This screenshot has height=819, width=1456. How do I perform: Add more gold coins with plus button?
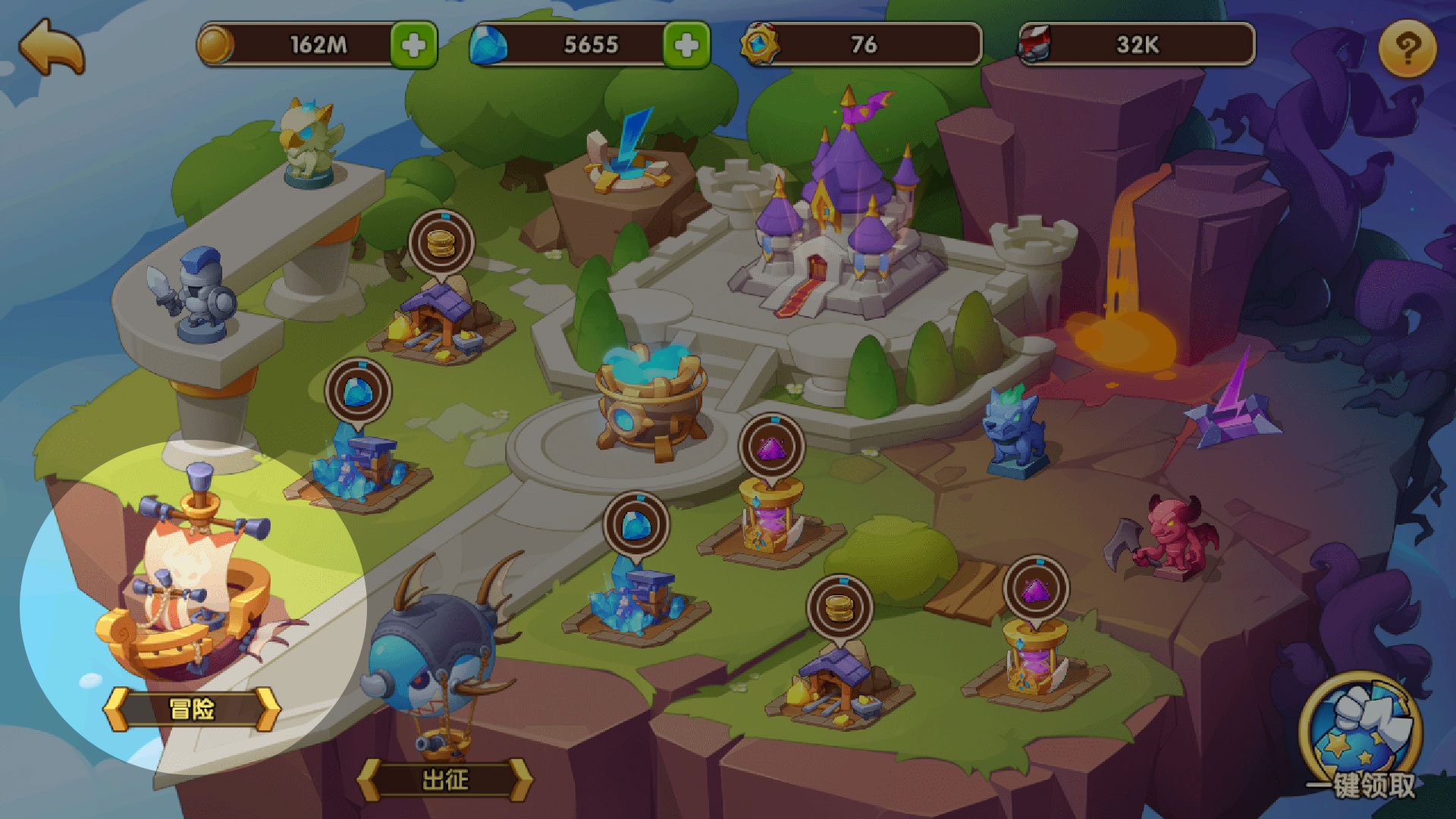[413, 45]
